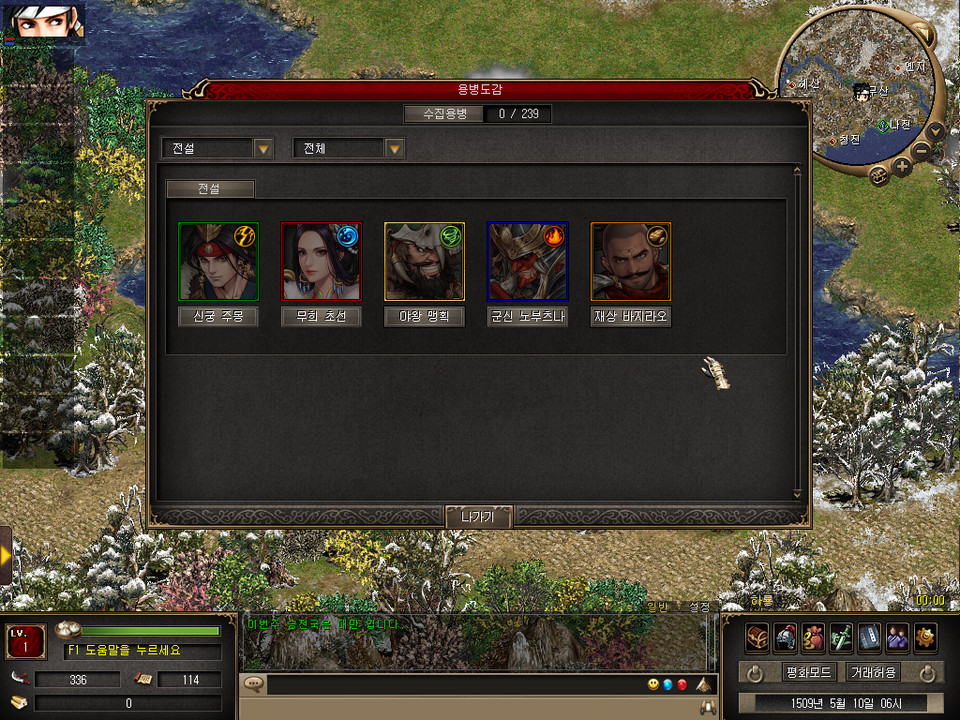
Task: Select the 전설 tab
Action: point(210,188)
